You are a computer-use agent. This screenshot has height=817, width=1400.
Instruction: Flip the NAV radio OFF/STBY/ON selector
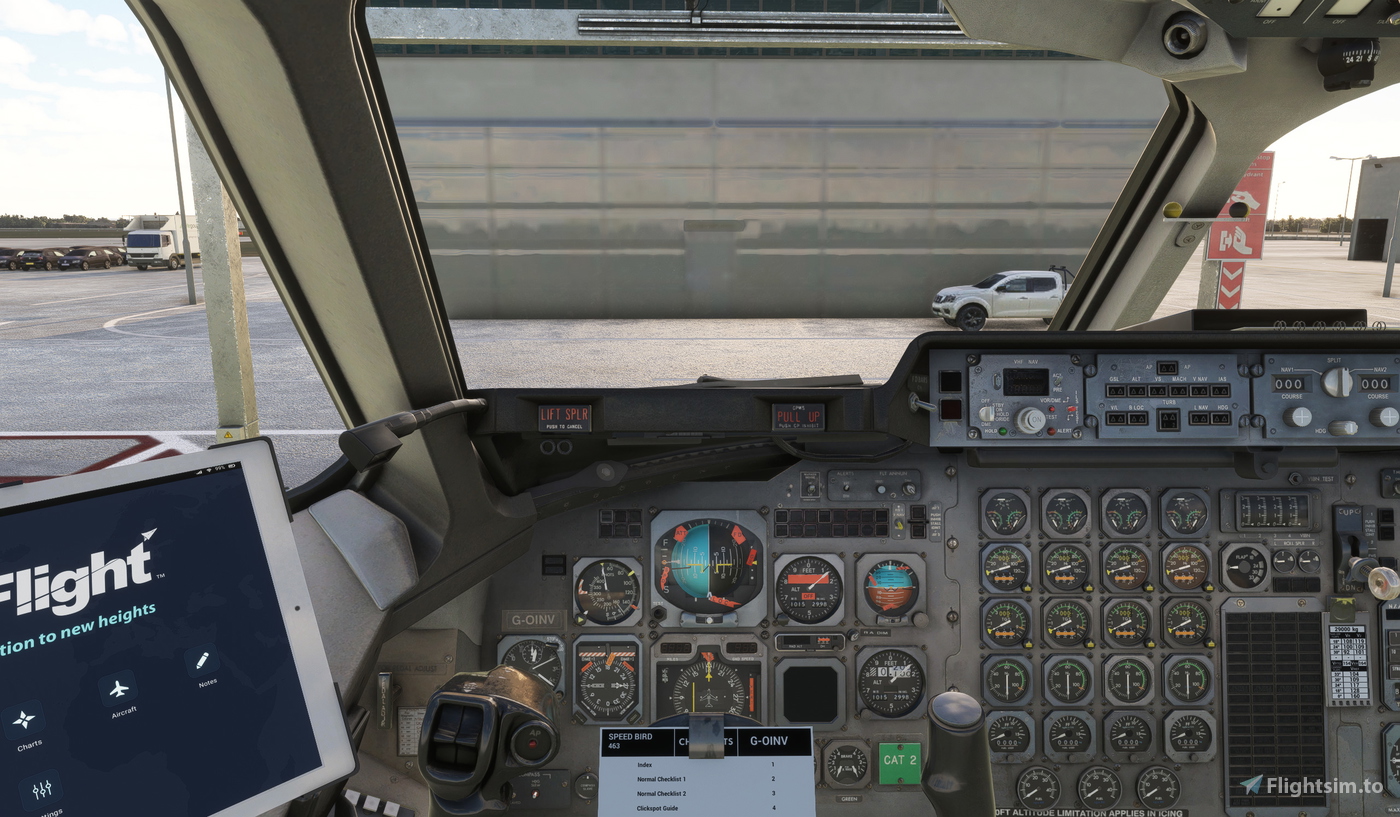987,414
